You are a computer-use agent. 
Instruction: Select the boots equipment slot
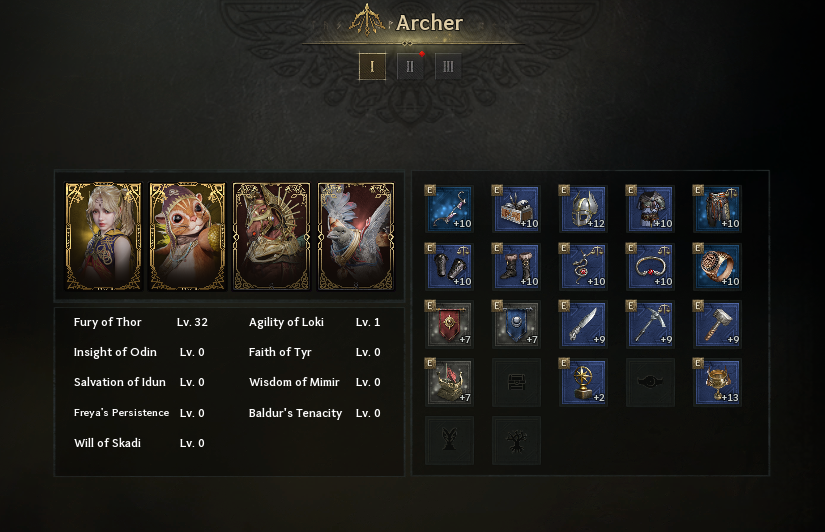click(516, 266)
